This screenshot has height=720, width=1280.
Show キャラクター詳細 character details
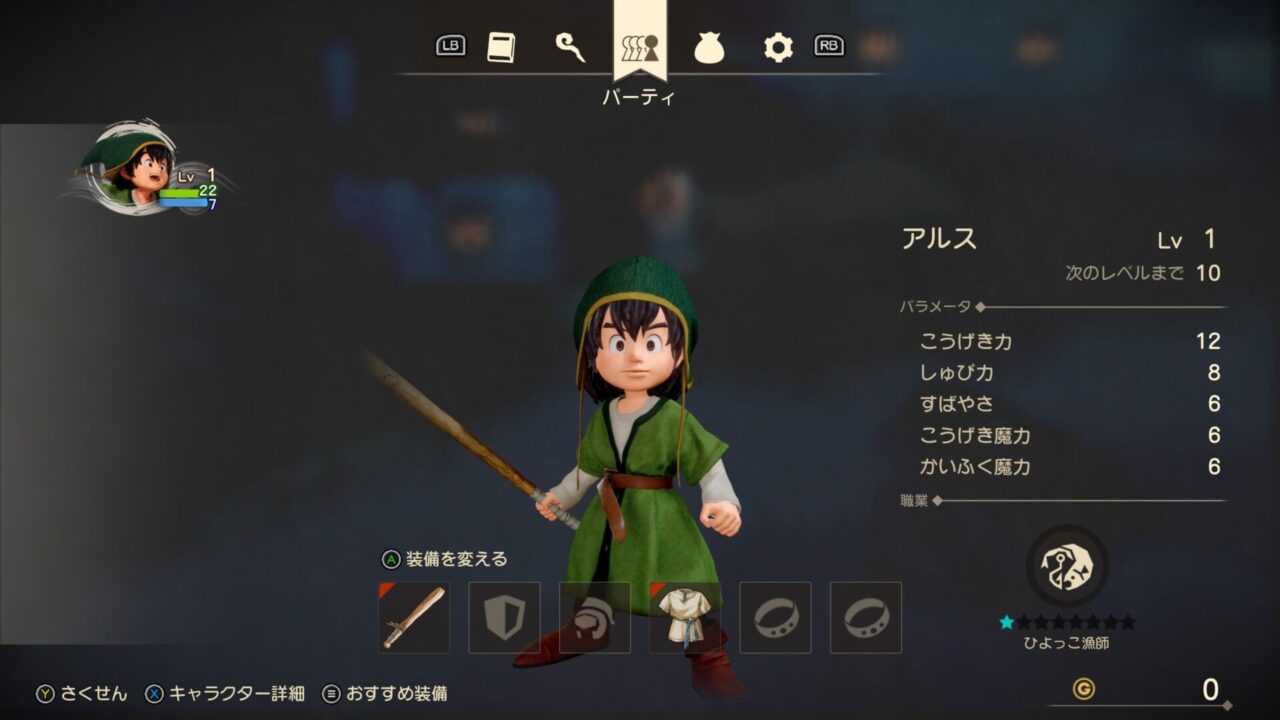point(227,694)
